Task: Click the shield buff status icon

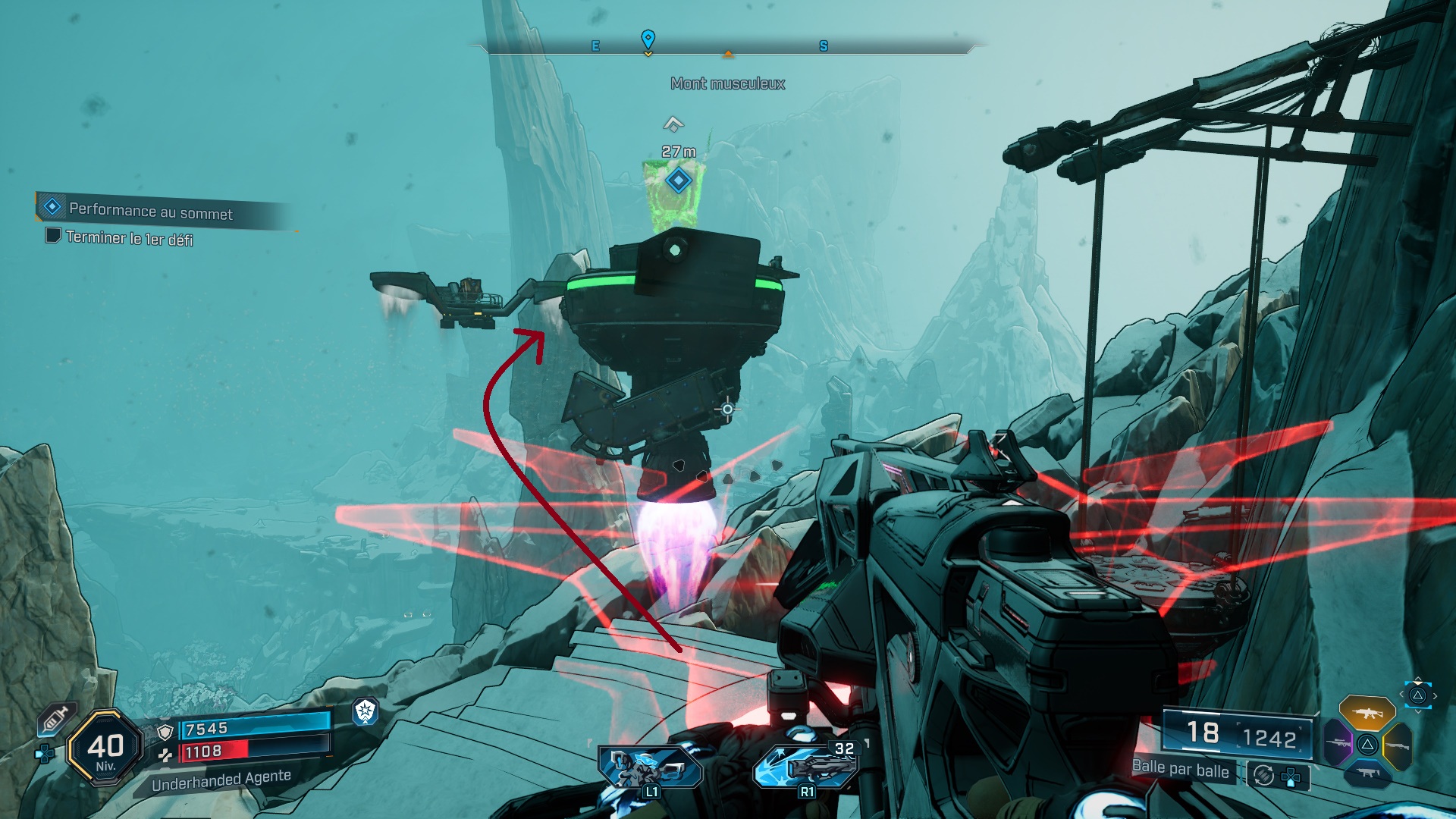Action: pos(366,711)
